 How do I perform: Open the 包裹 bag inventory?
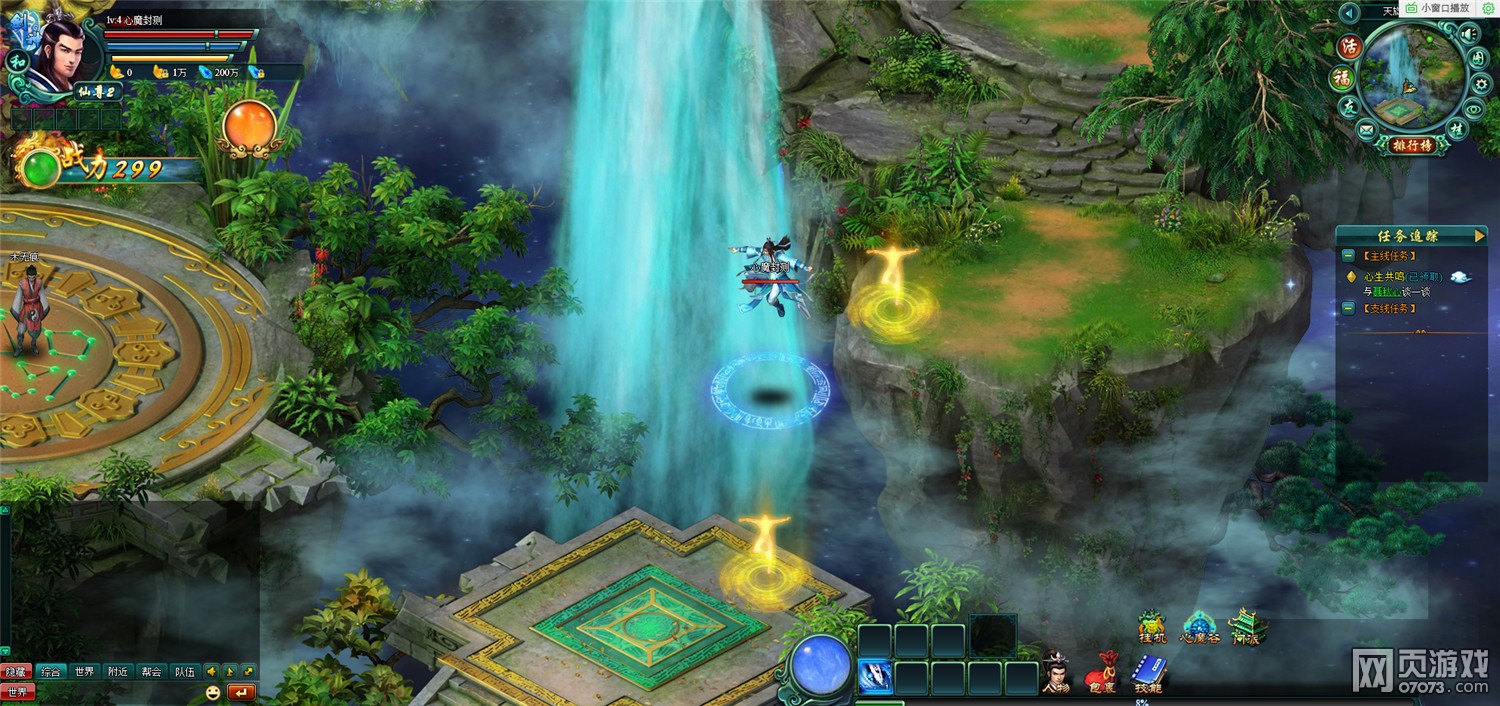[x=1100, y=672]
